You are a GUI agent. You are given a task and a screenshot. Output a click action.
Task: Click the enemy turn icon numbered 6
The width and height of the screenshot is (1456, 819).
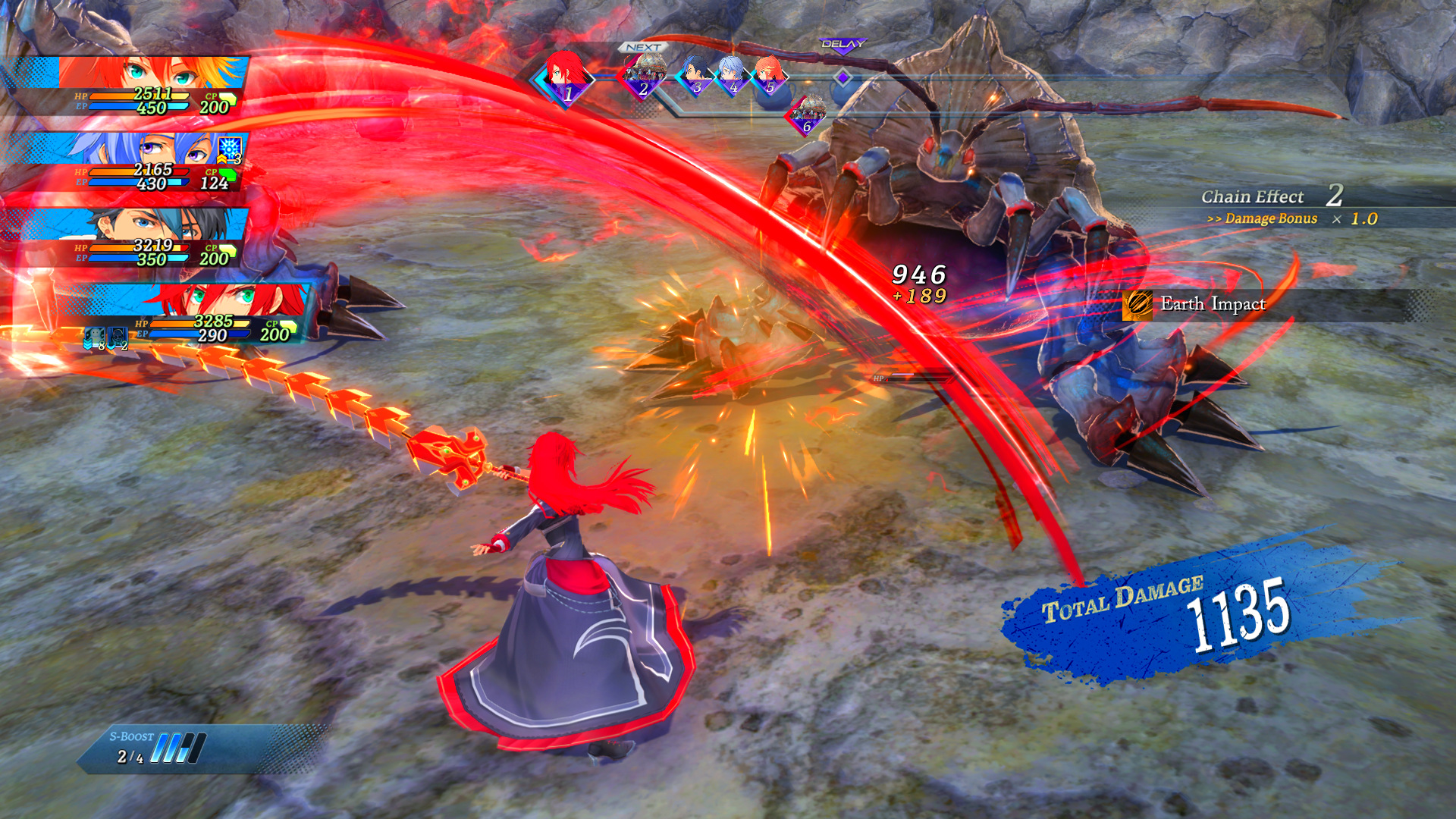coord(807,115)
